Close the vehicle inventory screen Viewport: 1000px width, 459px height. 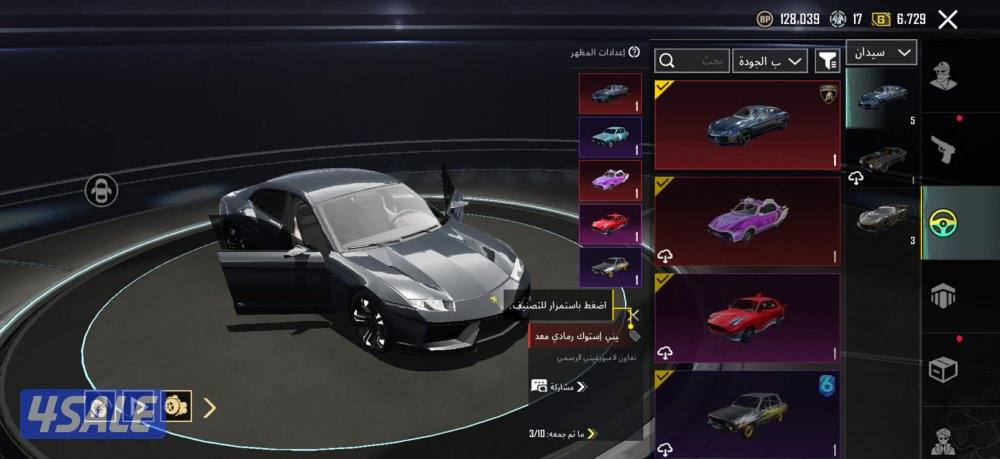pos(948,19)
